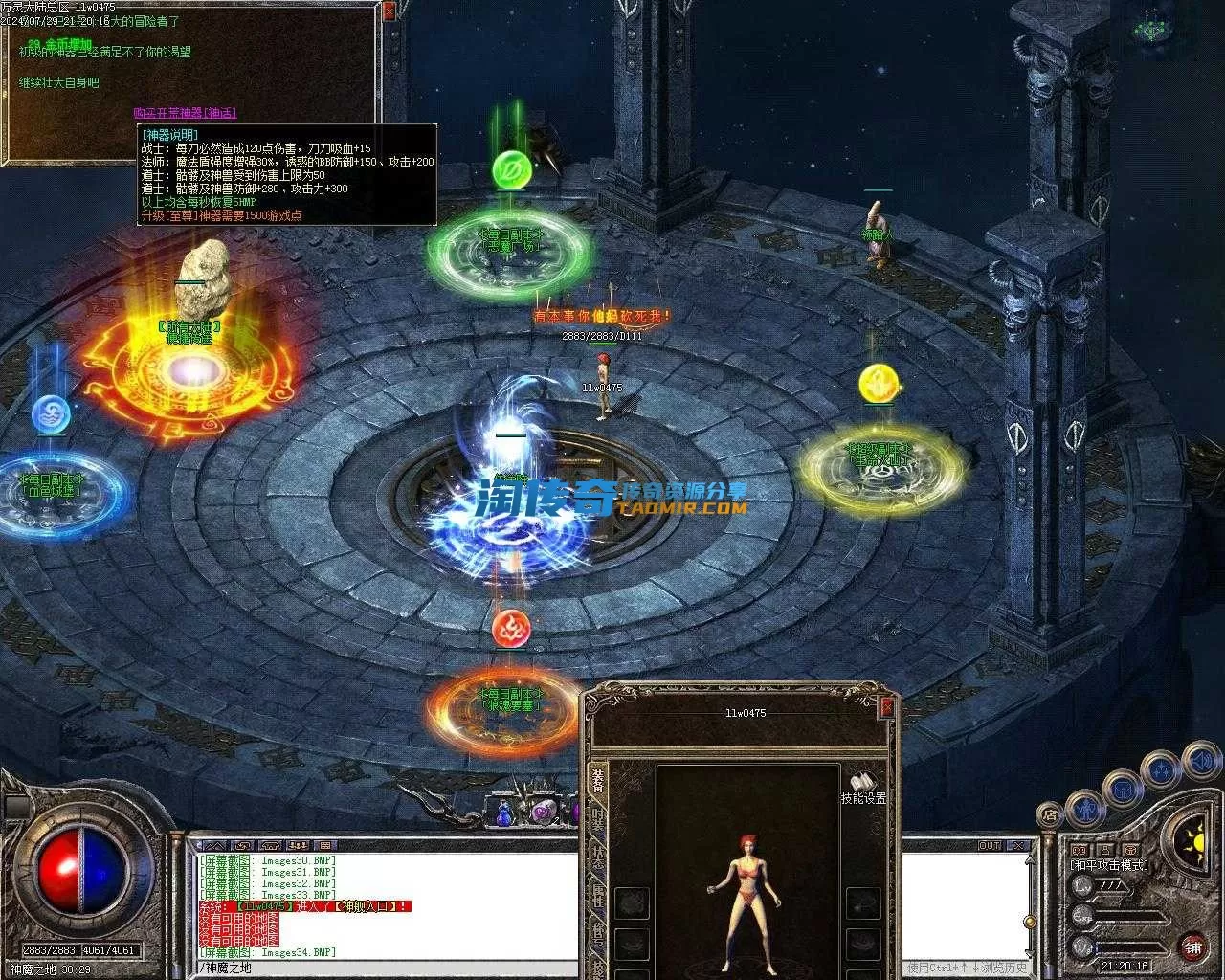Select the 装备 equipment tab
The width and height of the screenshot is (1225, 980).
(597, 782)
